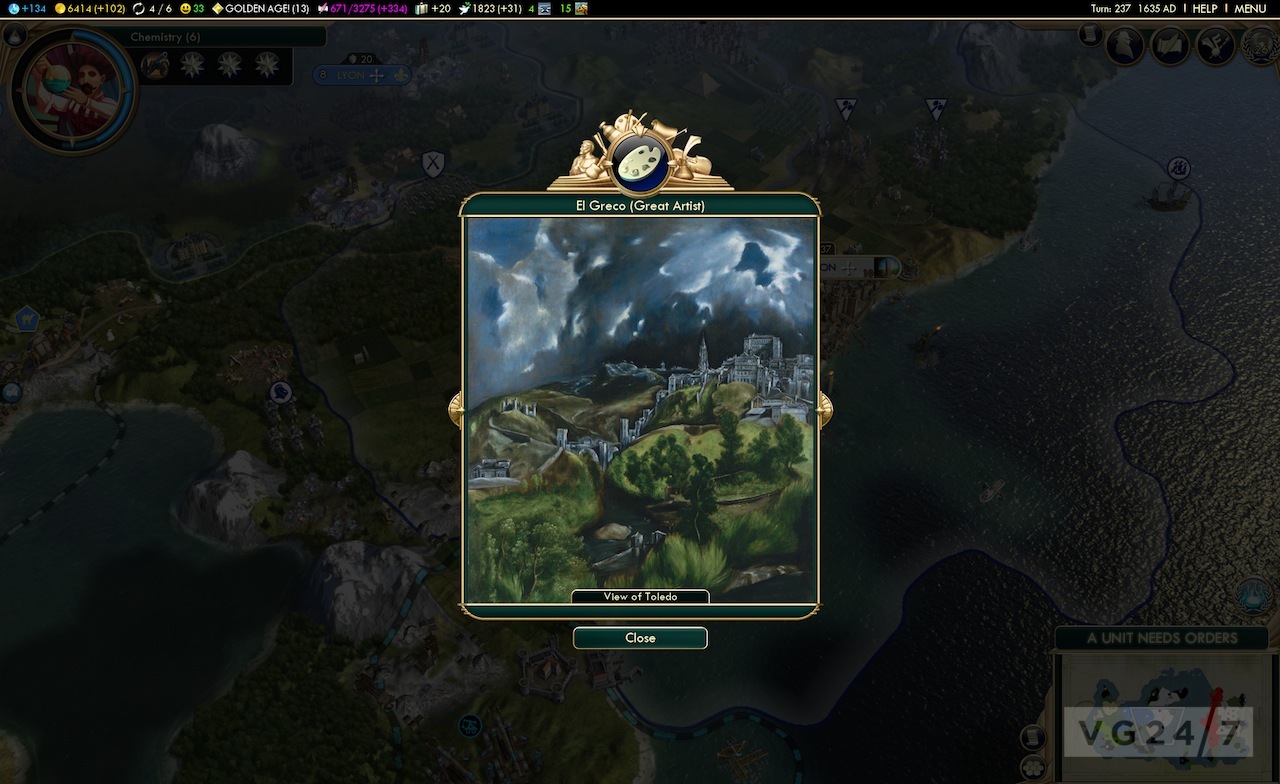Close the El Greco Great Artist popup
1280x784 pixels.
pos(640,638)
